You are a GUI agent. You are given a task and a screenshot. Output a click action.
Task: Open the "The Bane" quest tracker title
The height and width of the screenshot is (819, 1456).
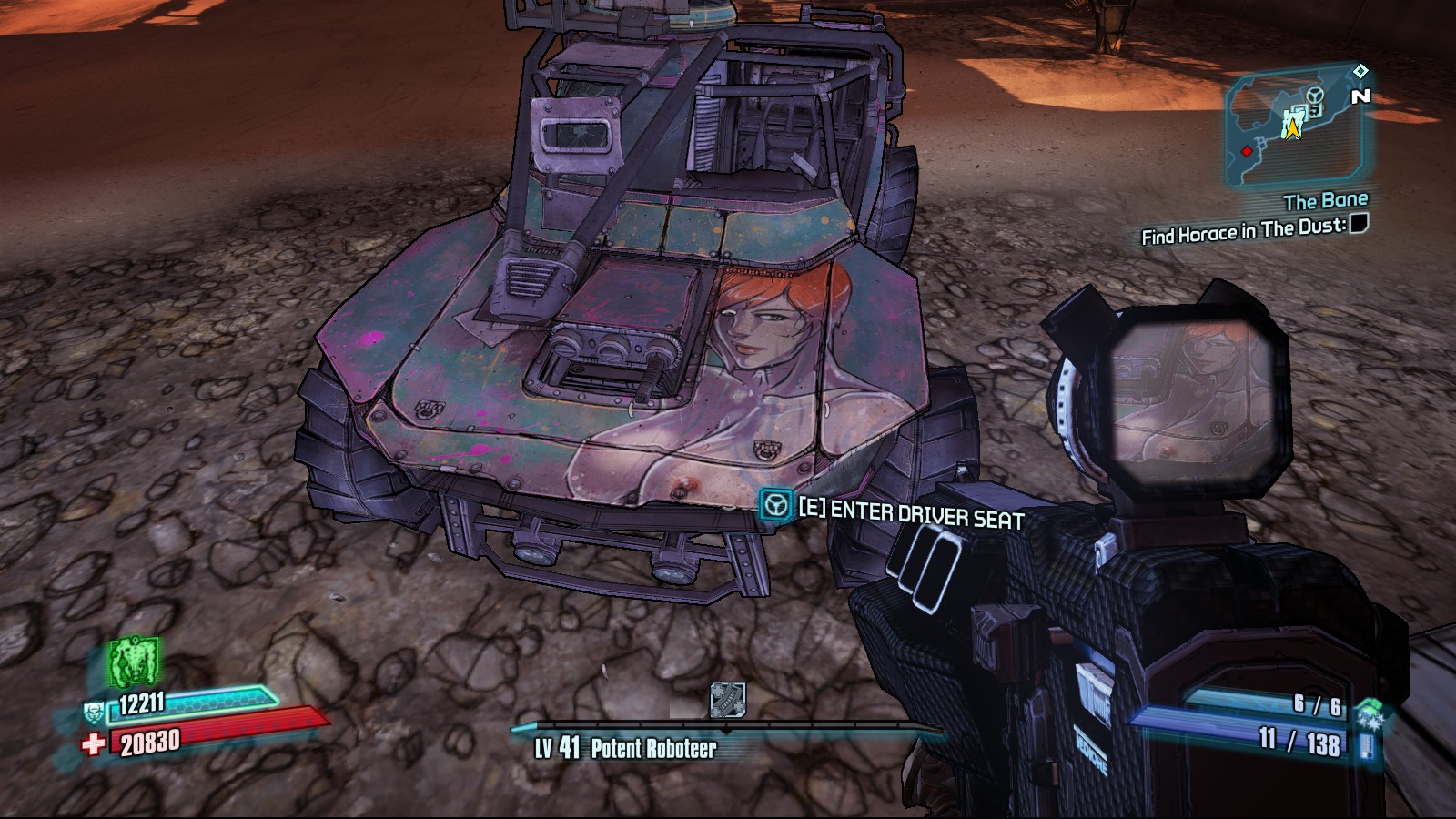(1325, 200)
